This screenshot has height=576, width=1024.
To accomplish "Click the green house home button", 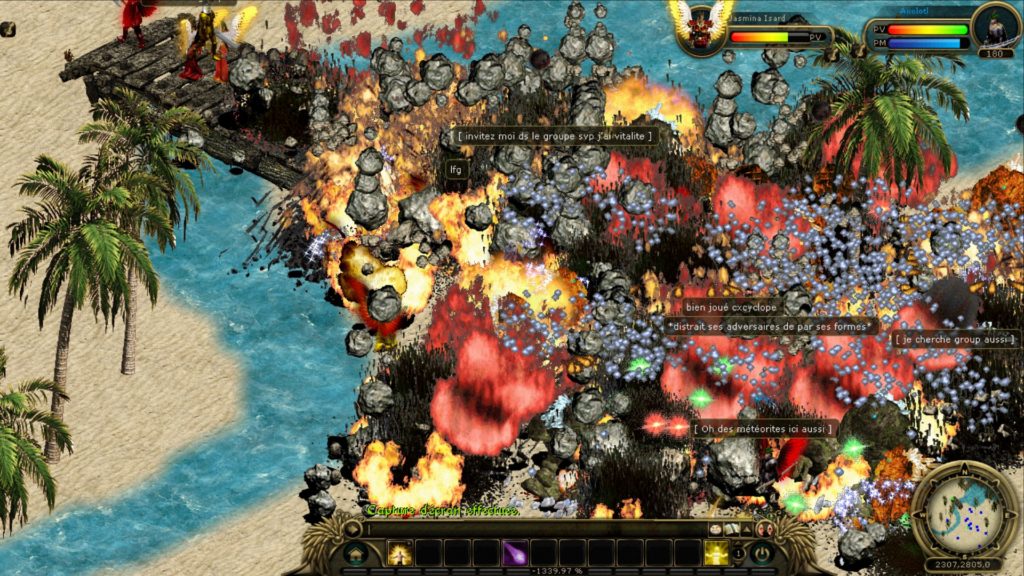I will (x=355, y=552).
